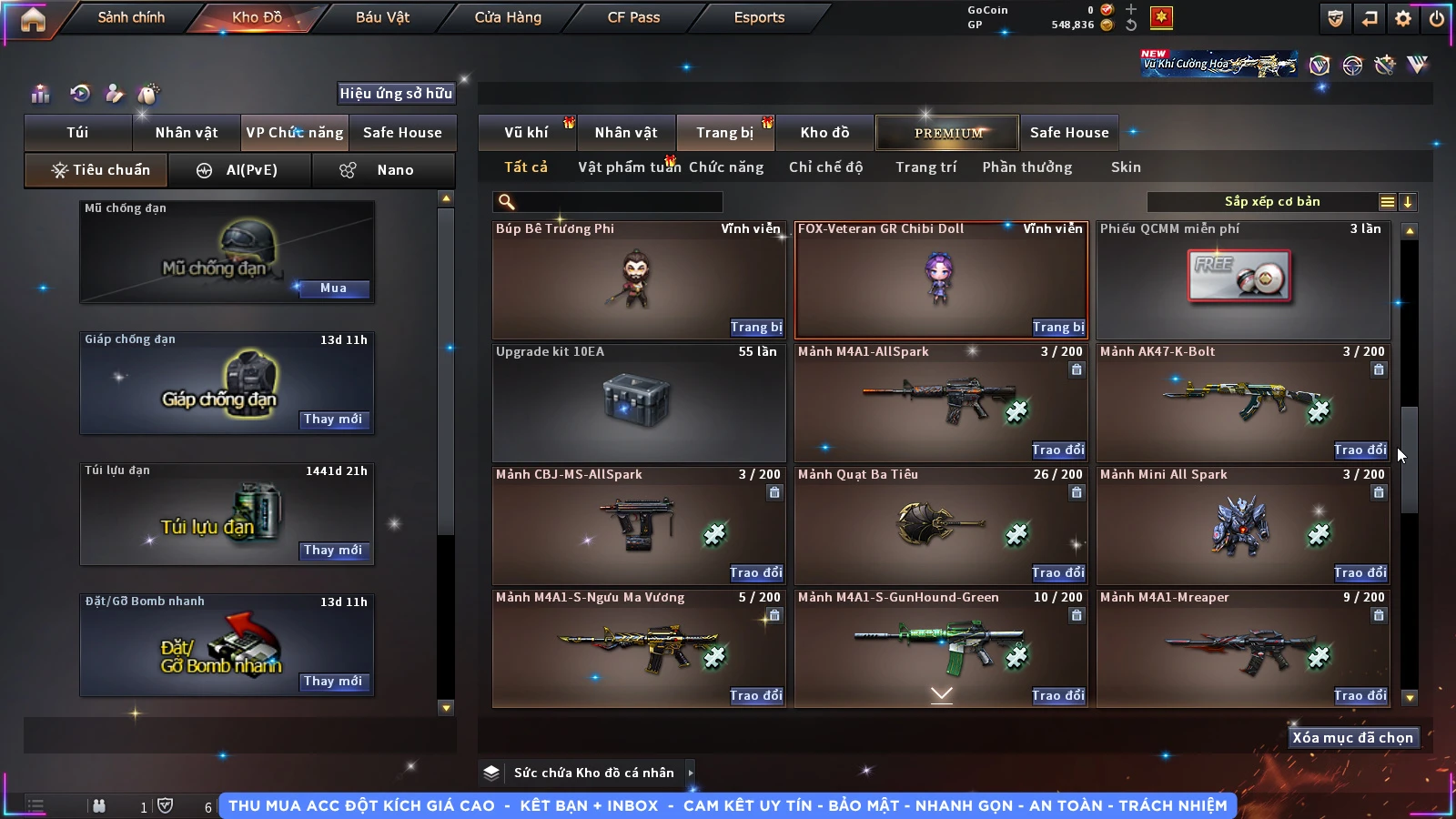Viewport: 1456px width, 819px height.
Task: Expand Sức chứa Kho đồ cá nhân
Action: tap(593, 773)
